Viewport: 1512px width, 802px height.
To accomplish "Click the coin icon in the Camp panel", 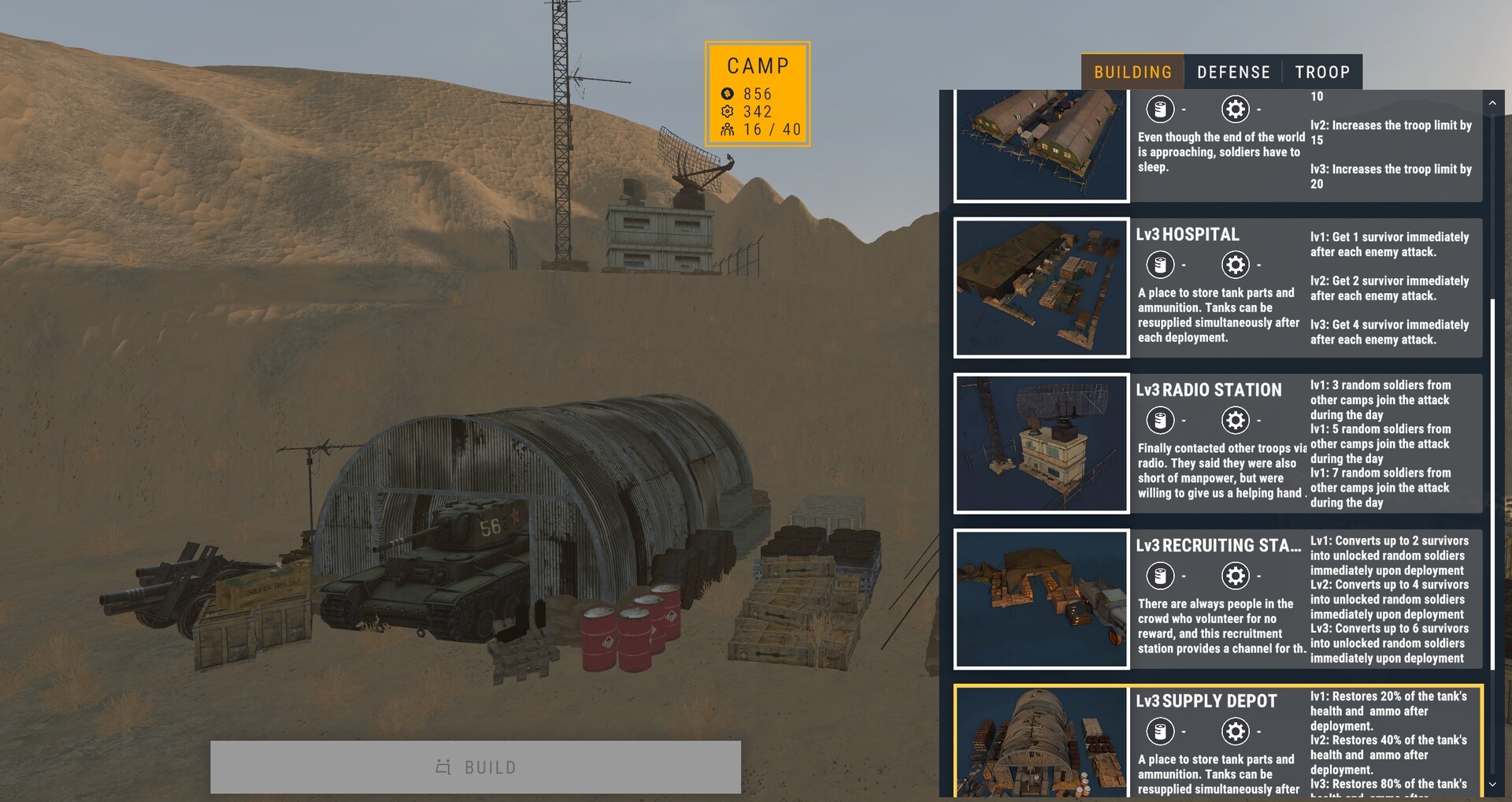I will pos(726,93).
